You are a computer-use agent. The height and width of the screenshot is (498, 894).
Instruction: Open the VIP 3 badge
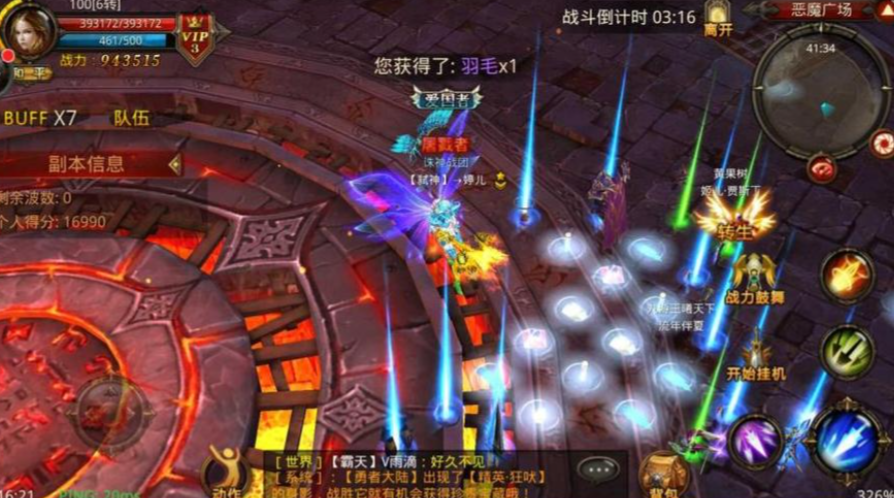[193, 40]
